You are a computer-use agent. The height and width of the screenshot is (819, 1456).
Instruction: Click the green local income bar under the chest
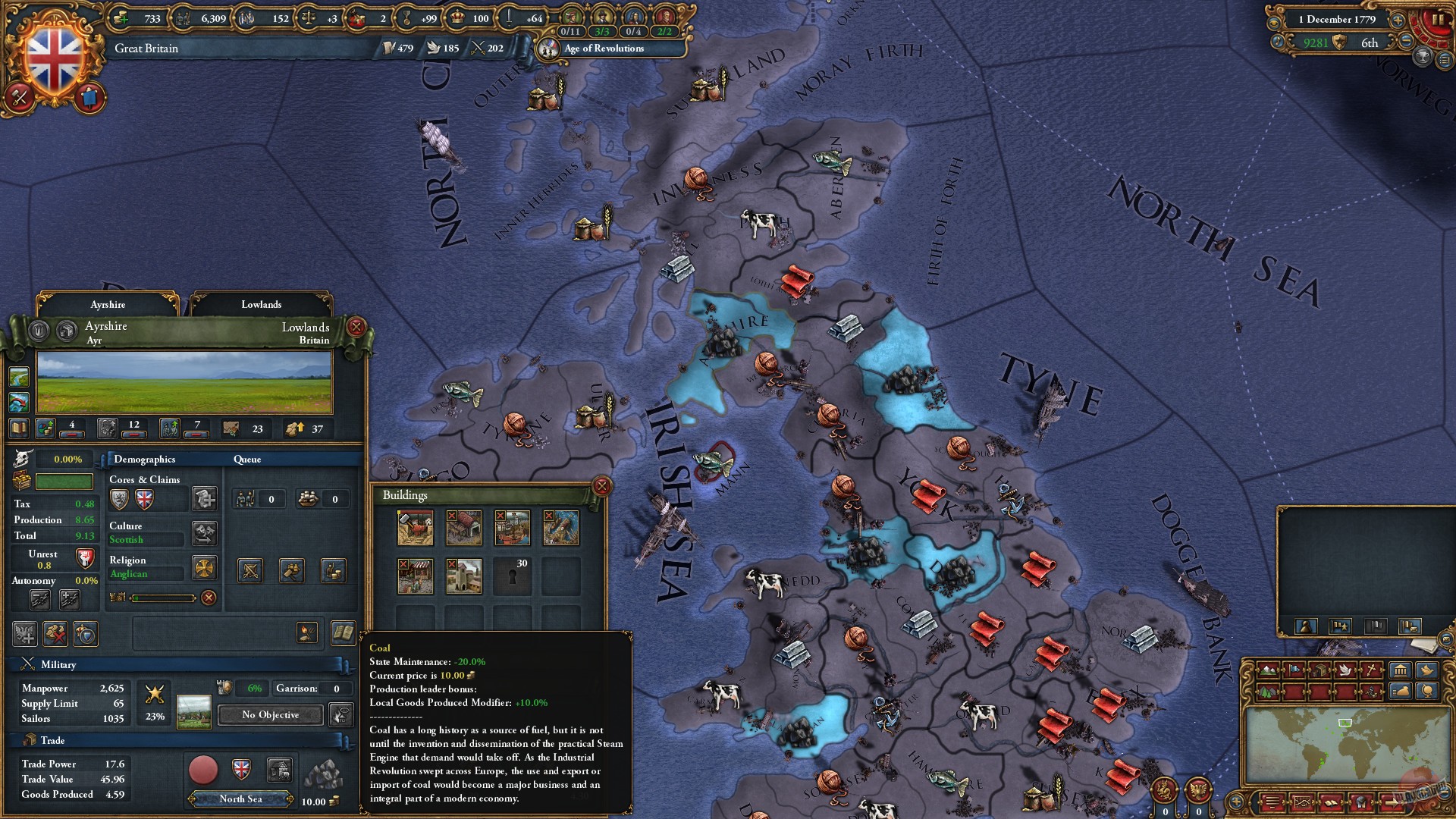[x=64, y=482]
